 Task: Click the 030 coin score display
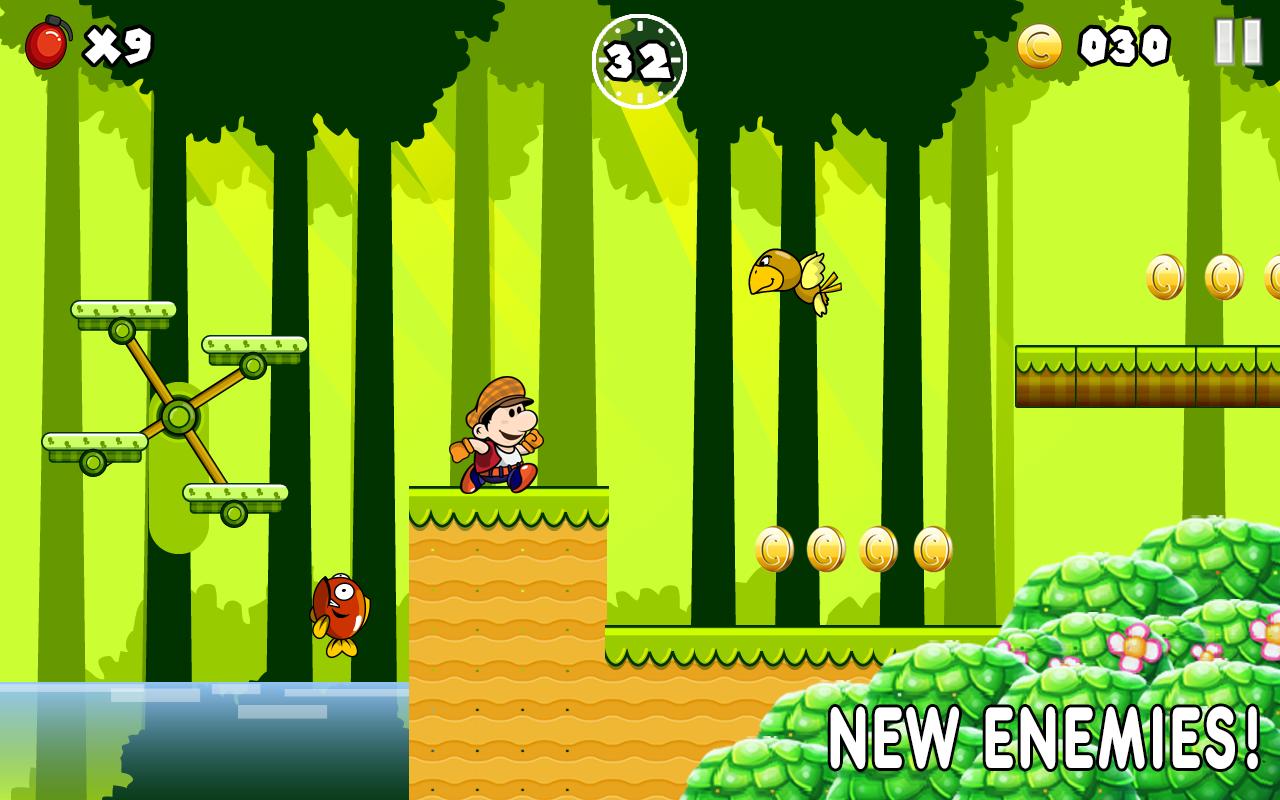point(1122,44)
